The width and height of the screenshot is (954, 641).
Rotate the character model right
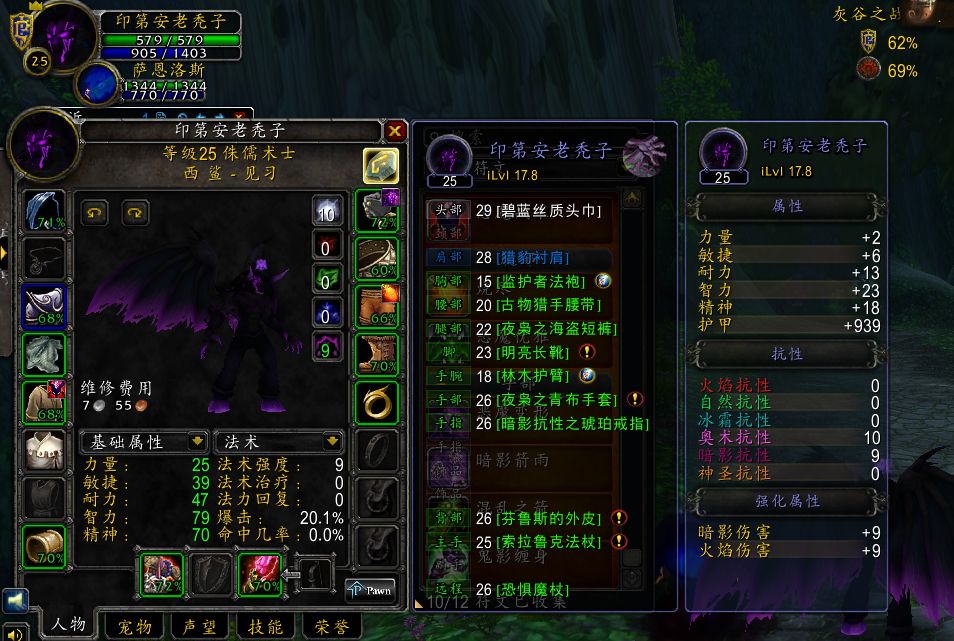(x=135, y=212)
